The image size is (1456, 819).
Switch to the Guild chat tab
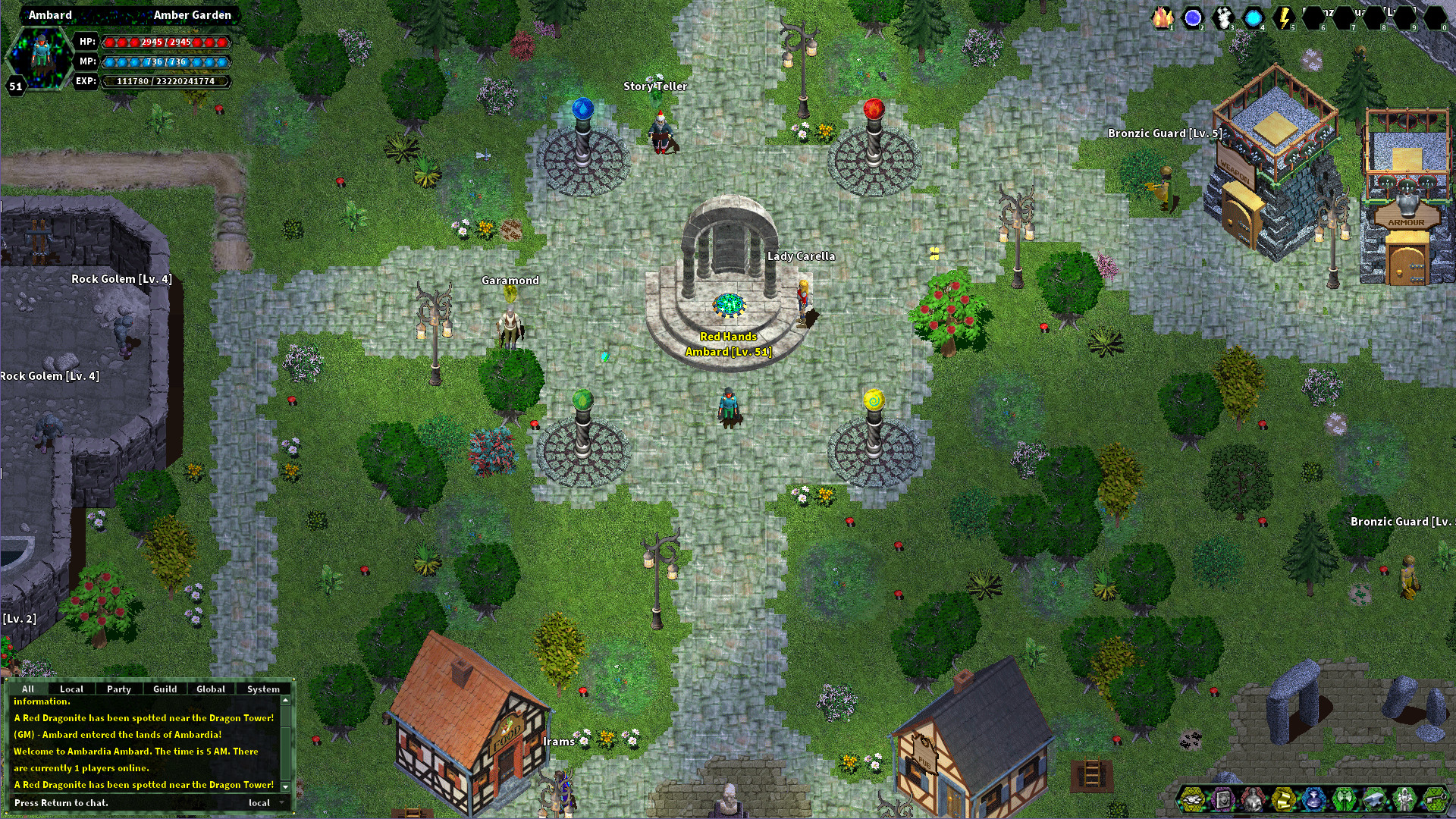tap(164, 689)
